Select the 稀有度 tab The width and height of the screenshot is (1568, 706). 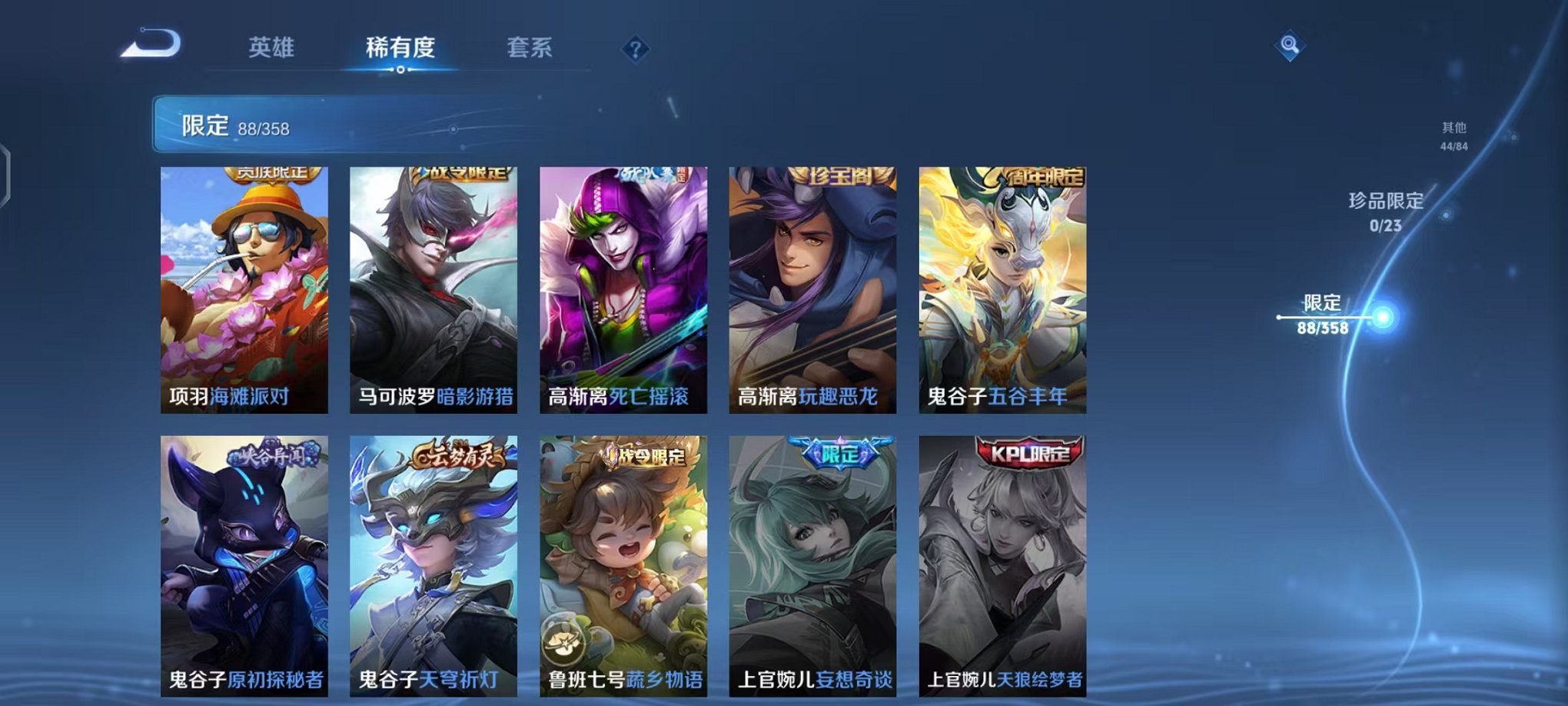[x=399, y=48]
